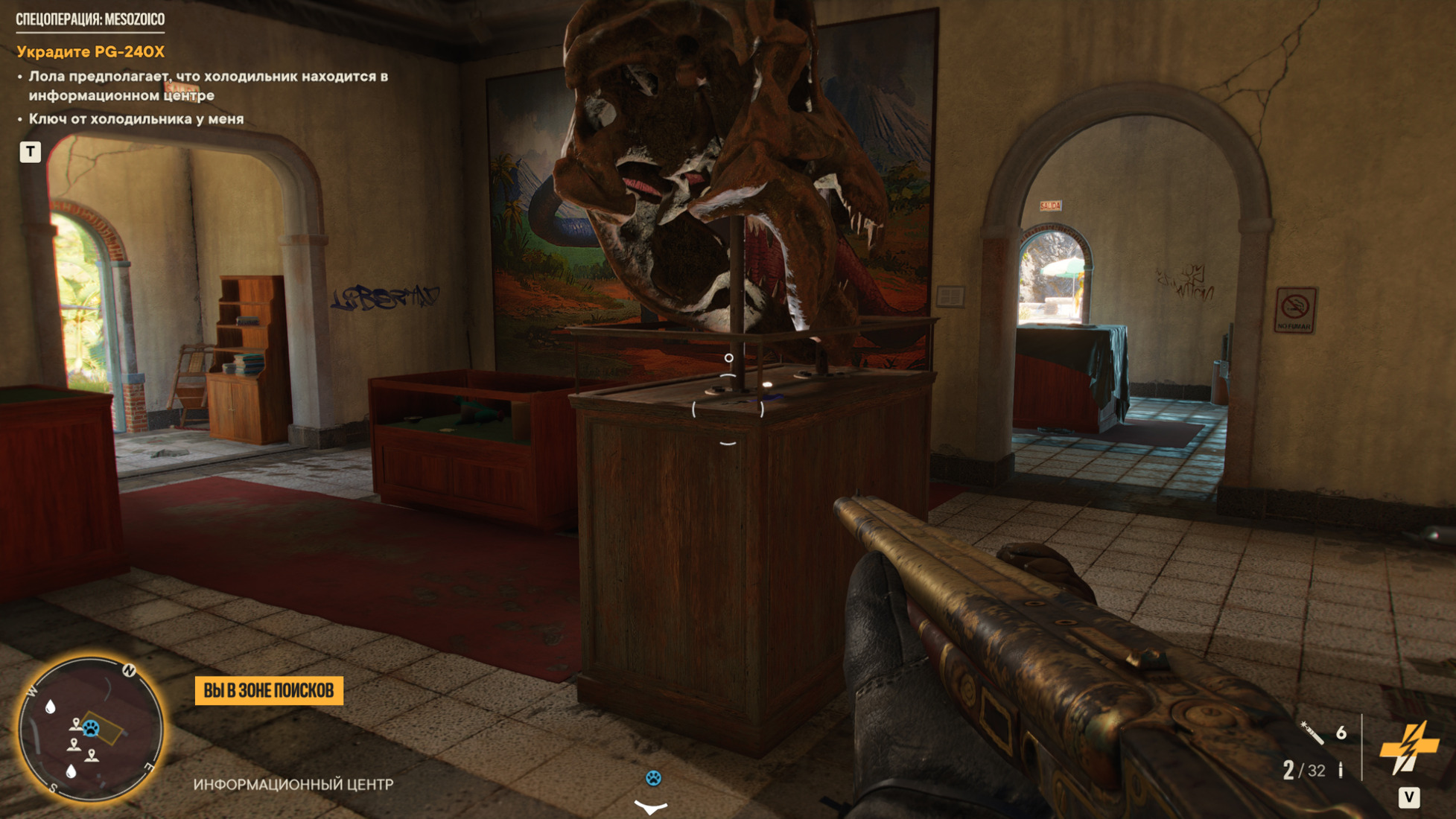Click the "ВЫ В ЗОНЕ ПОИСКОВ" banner

269,691
